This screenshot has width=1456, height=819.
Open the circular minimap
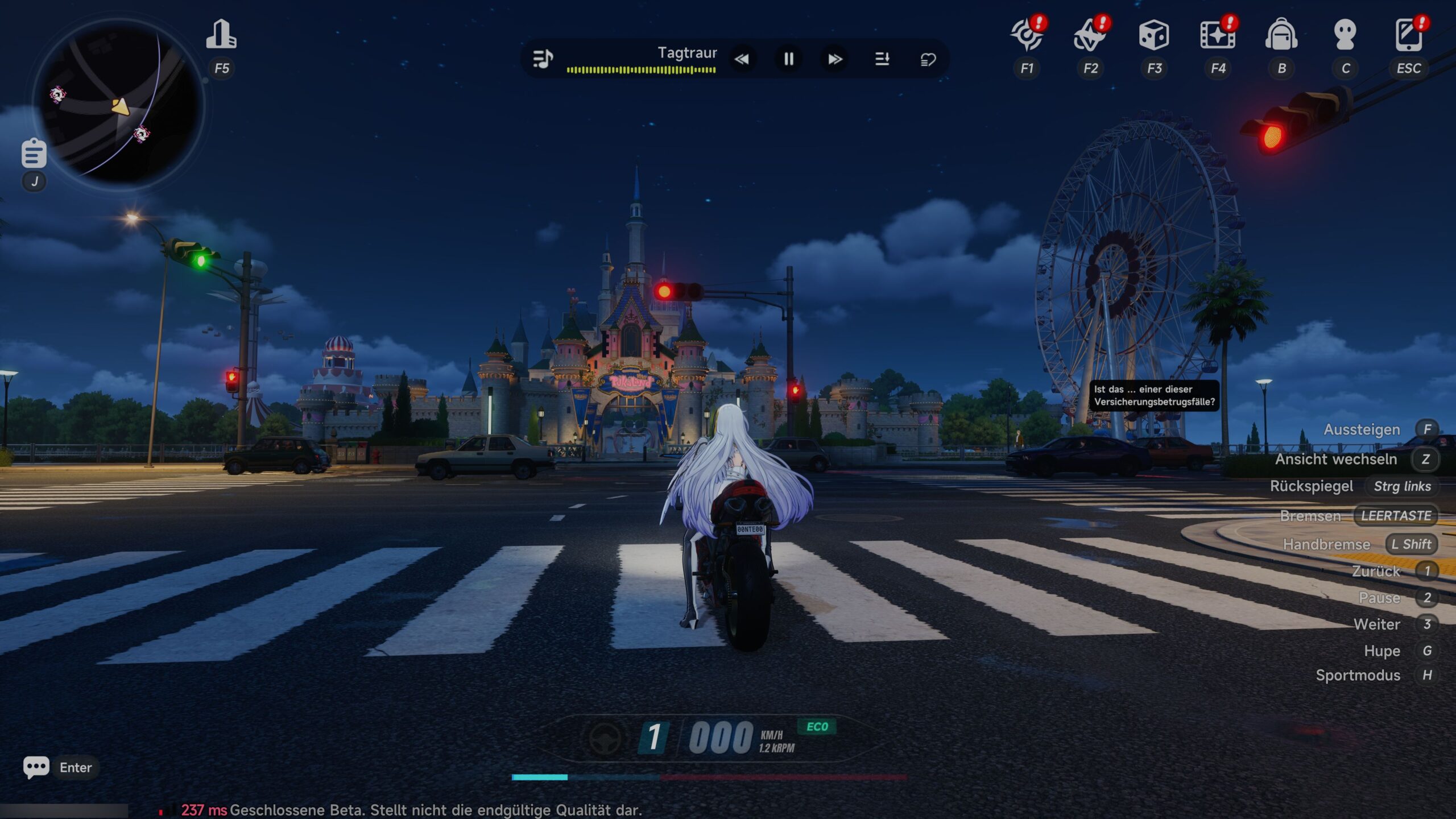(119, 105)
